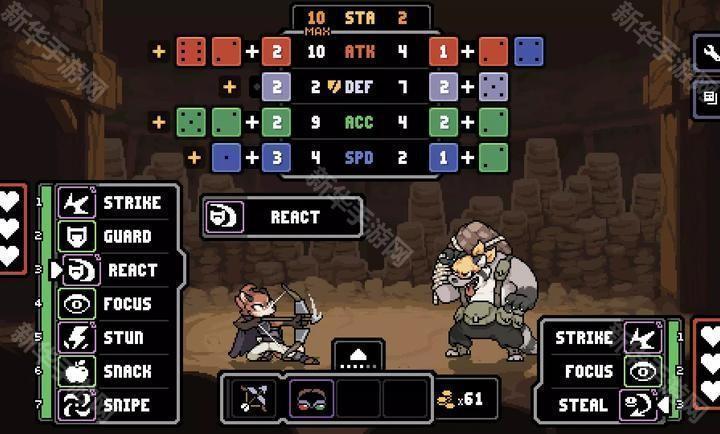Click the window icon below the wrench

coord(710,97)
